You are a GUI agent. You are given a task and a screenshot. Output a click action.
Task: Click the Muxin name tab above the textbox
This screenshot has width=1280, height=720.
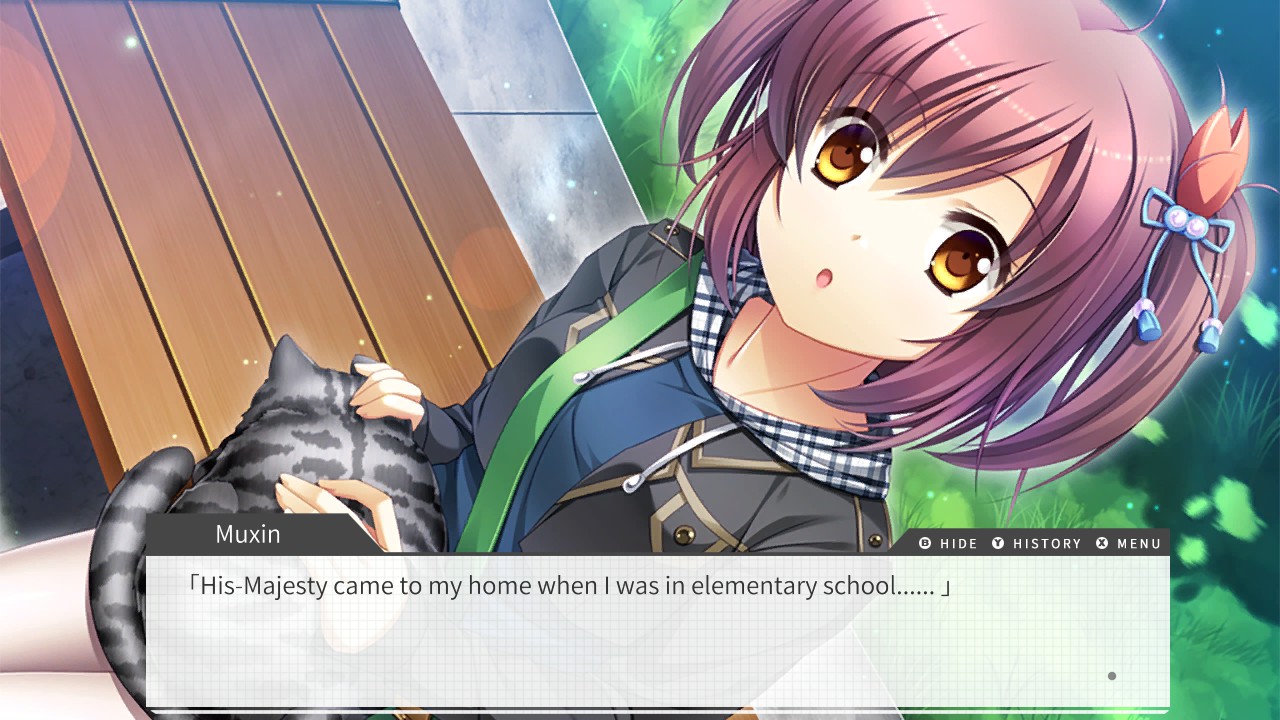(247, 533)
